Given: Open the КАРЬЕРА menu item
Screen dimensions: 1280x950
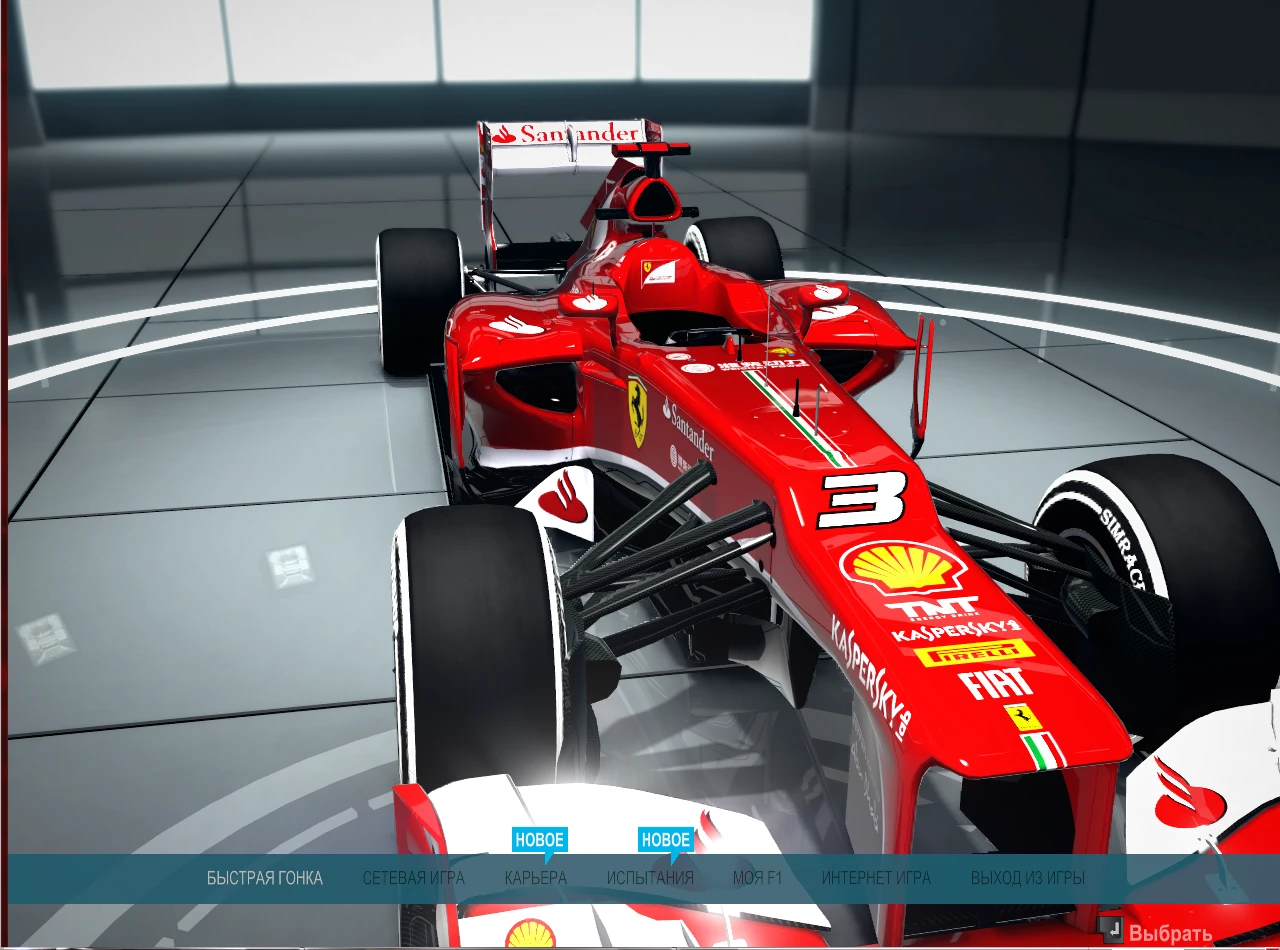Looking at the screenshot, I should pyautogui.click(x=534, y=877).
